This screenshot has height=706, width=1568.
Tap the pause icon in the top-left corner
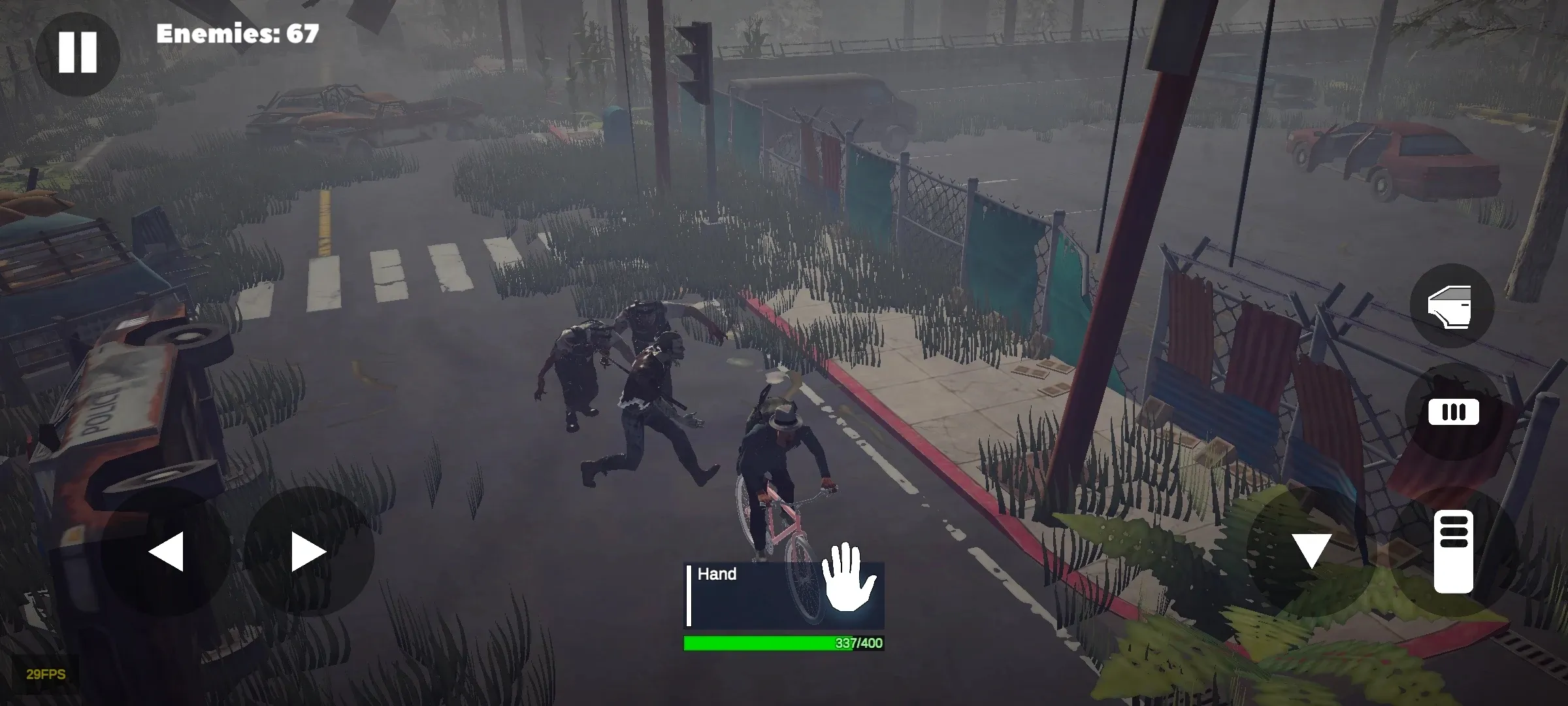click(78, 52)
